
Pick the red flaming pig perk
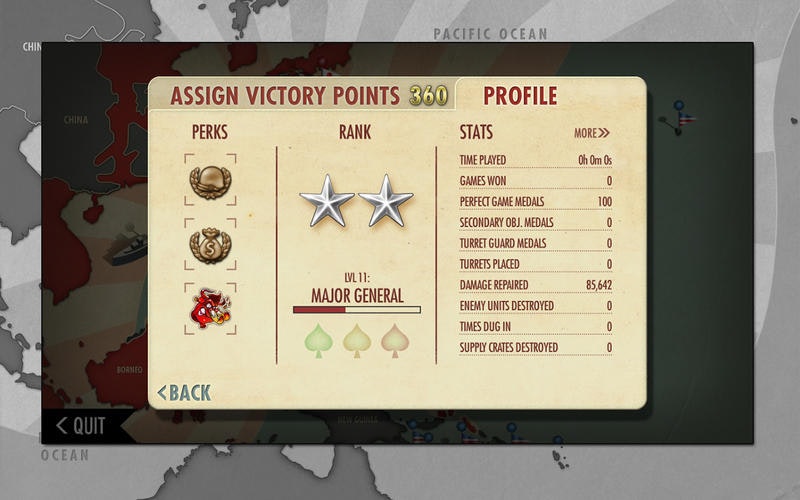pos(210,309)
